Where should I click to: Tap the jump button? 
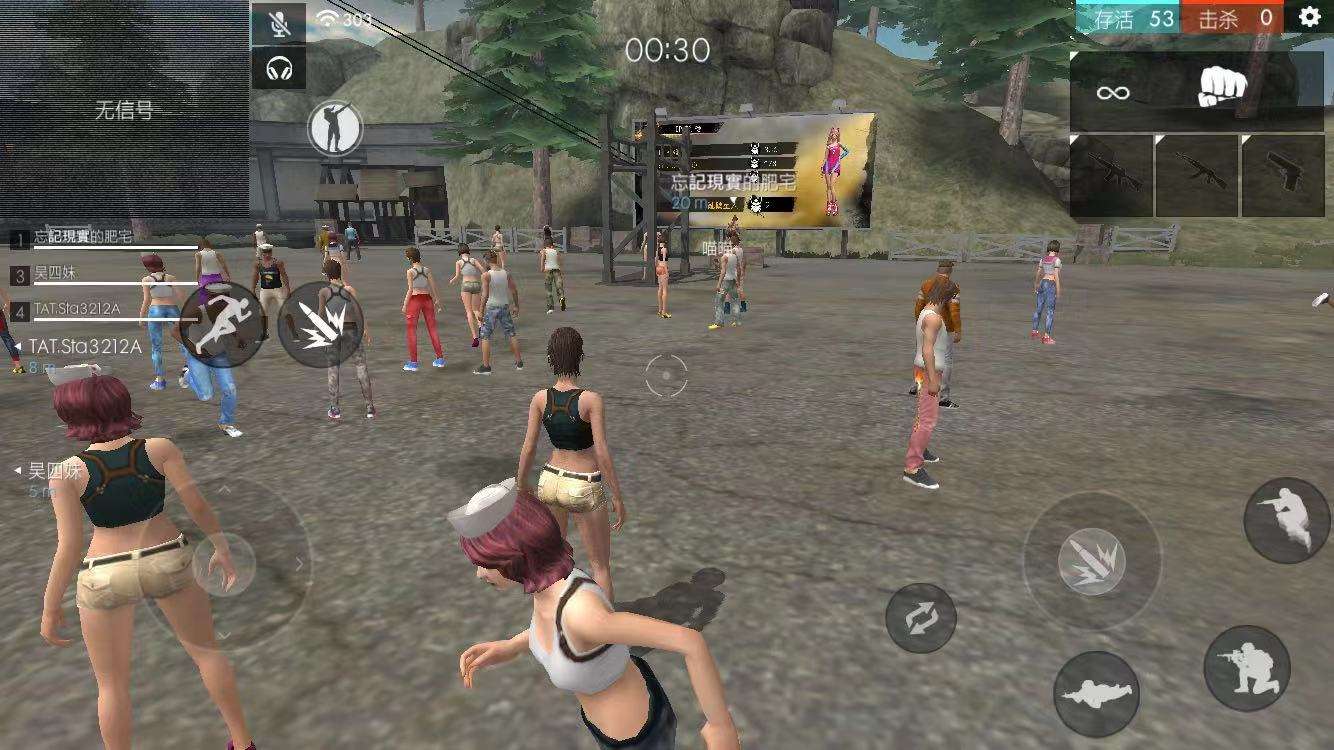[1287, 520]
